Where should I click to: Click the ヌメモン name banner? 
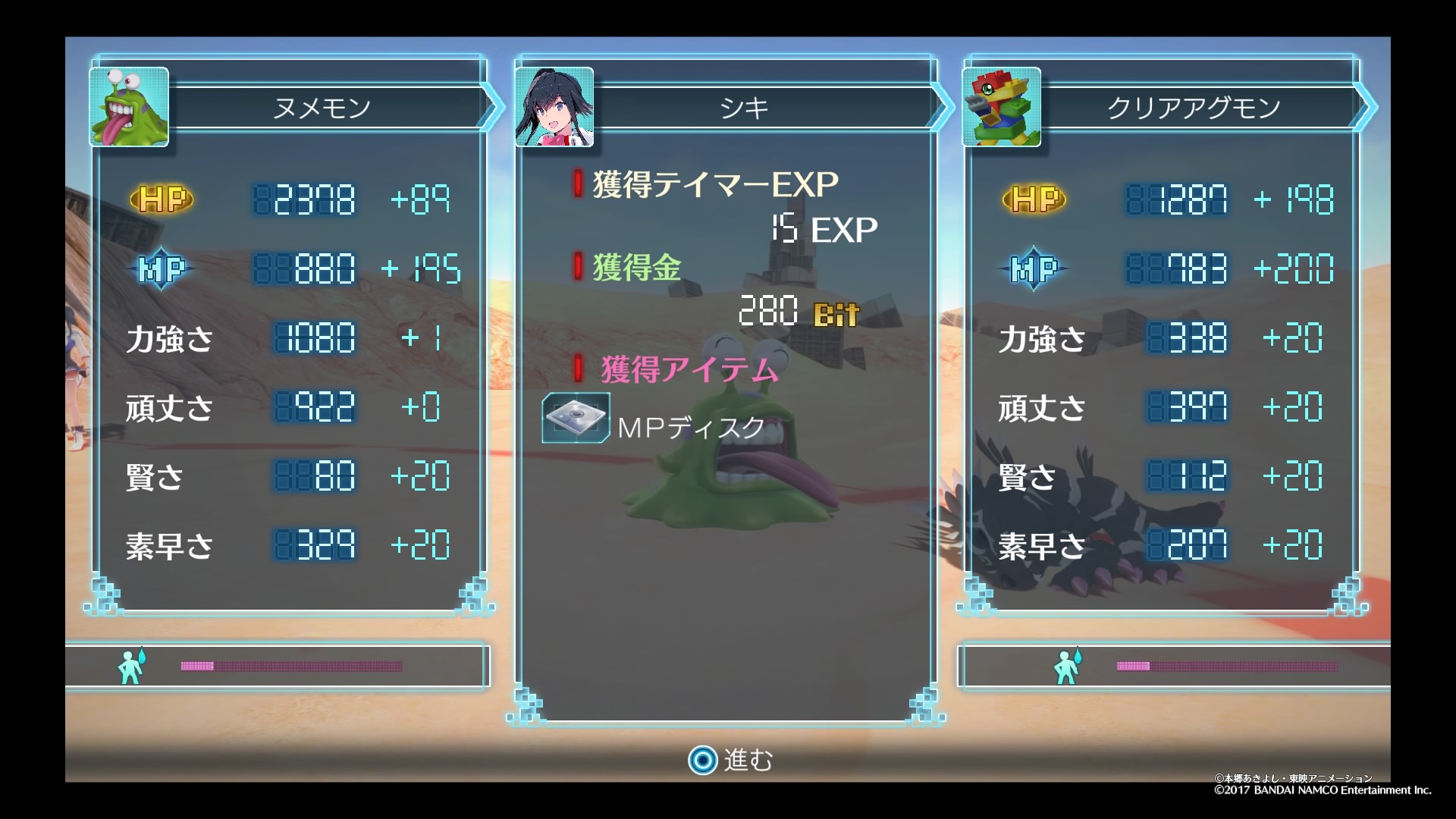322,108
